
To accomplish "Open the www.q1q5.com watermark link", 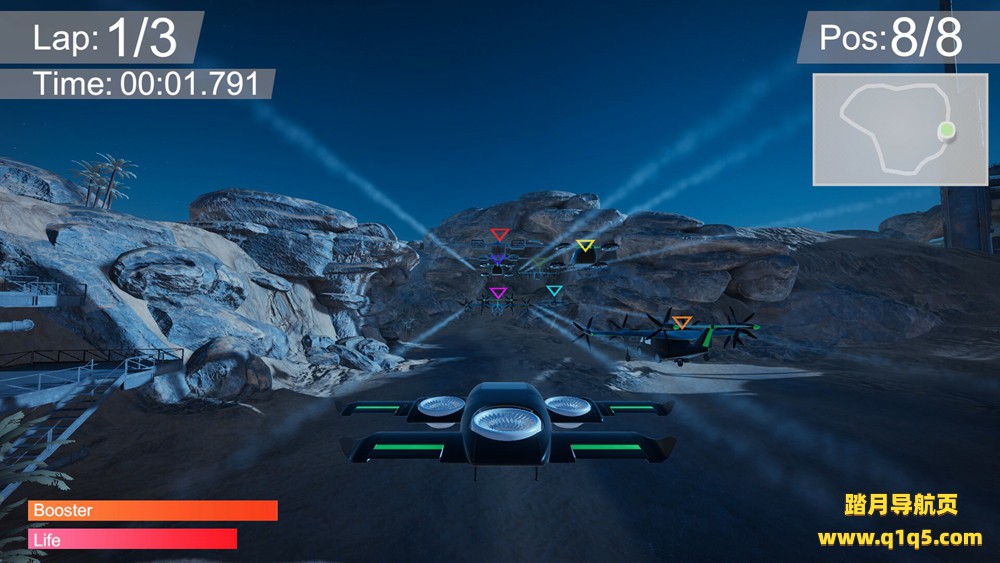I will click(899, 538).
